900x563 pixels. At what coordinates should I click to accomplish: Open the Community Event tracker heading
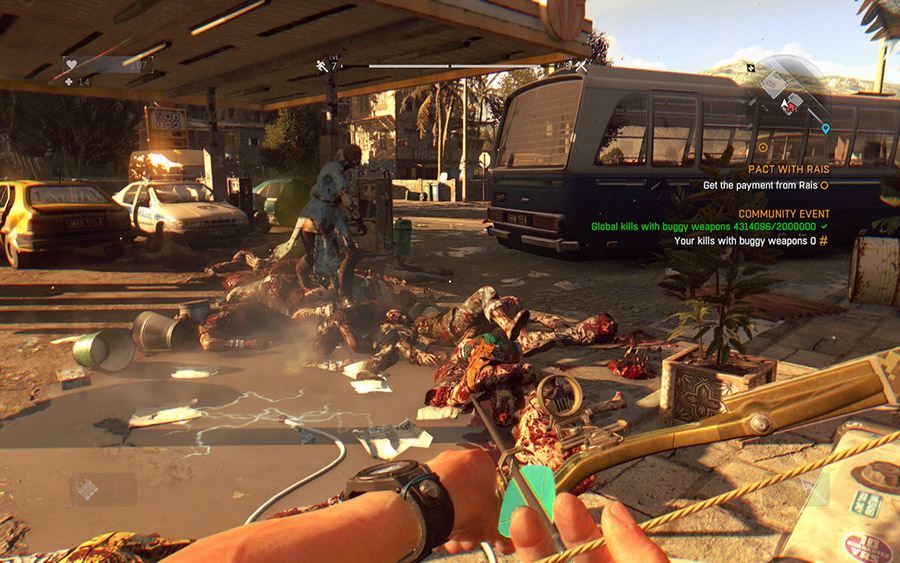(784, 213)
